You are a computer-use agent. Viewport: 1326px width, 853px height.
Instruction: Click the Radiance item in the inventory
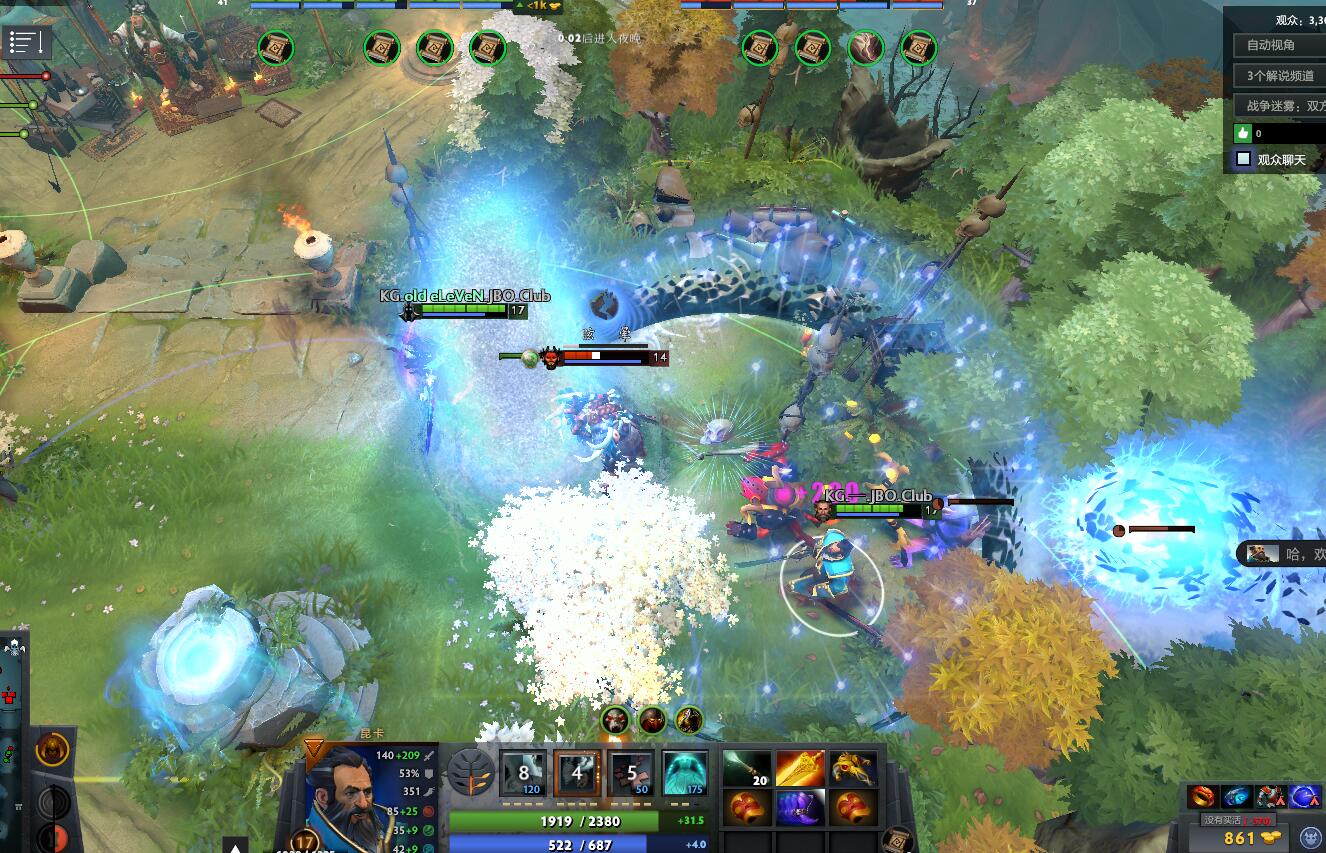(x=798, y=766)
